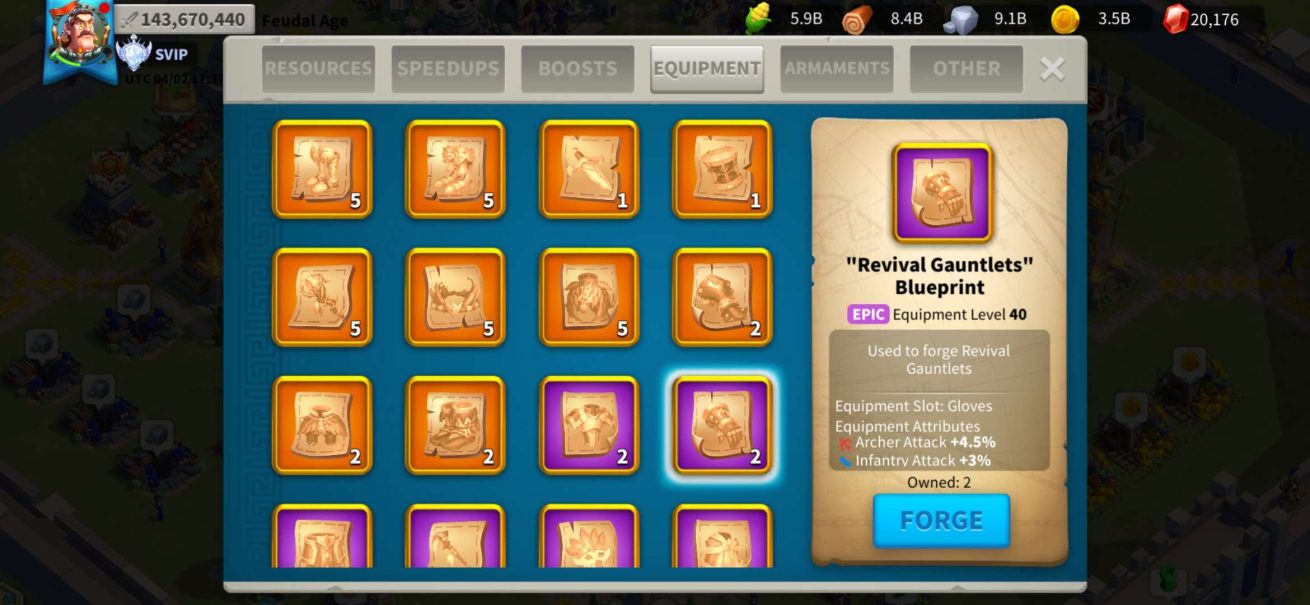Viewport: 1310px width, 605px height.
Task: Click the gold coin resource icon
Action: click(x=1066, y=19)
